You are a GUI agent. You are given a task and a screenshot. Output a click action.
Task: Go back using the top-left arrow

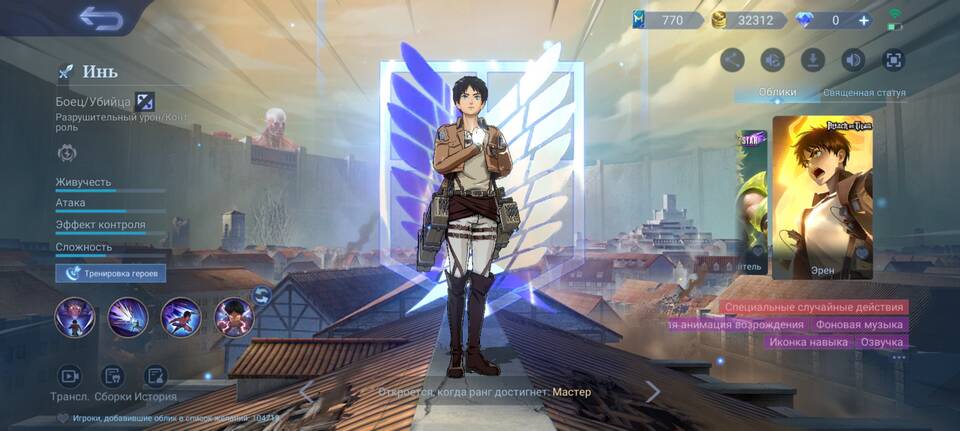pyautogui.click(x=100, y=18)
